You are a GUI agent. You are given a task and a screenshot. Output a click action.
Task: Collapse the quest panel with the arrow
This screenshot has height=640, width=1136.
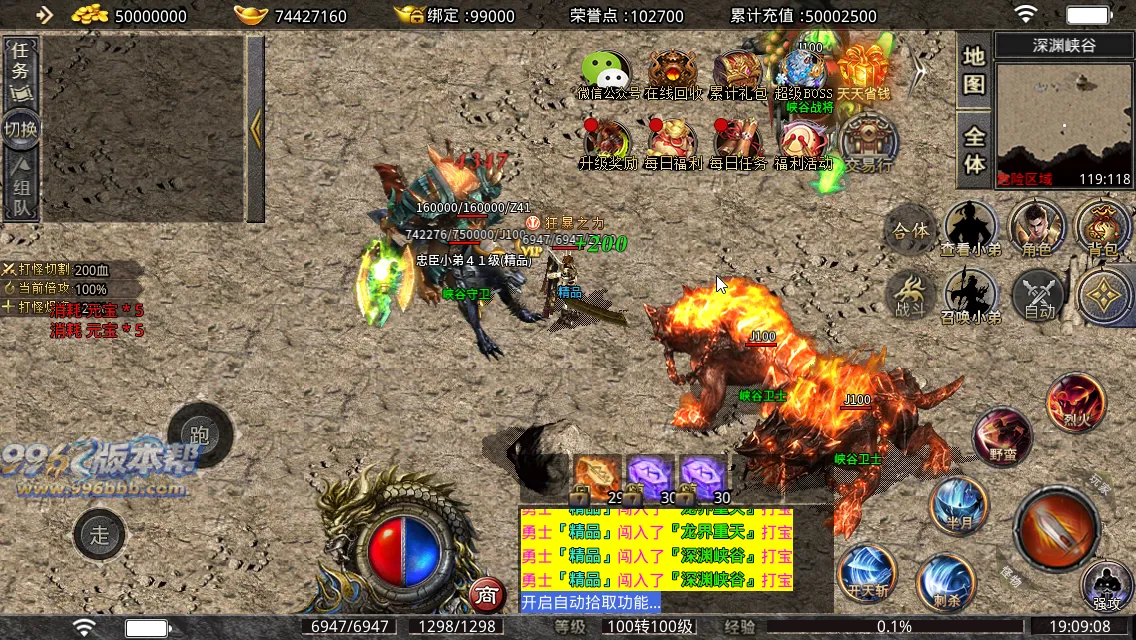point(256,128)
